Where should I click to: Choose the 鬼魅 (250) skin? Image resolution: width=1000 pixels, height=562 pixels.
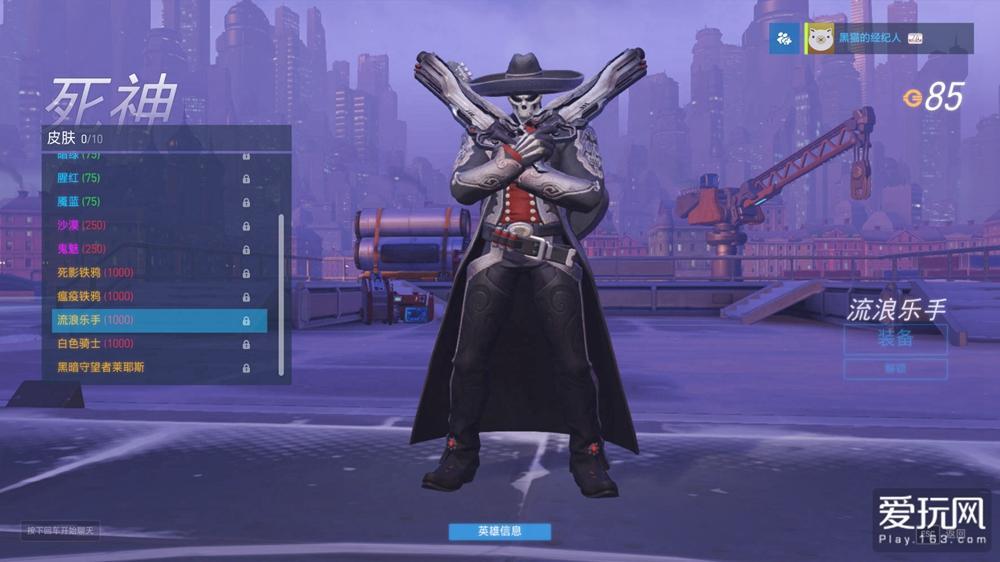click(x=150, y=249)
